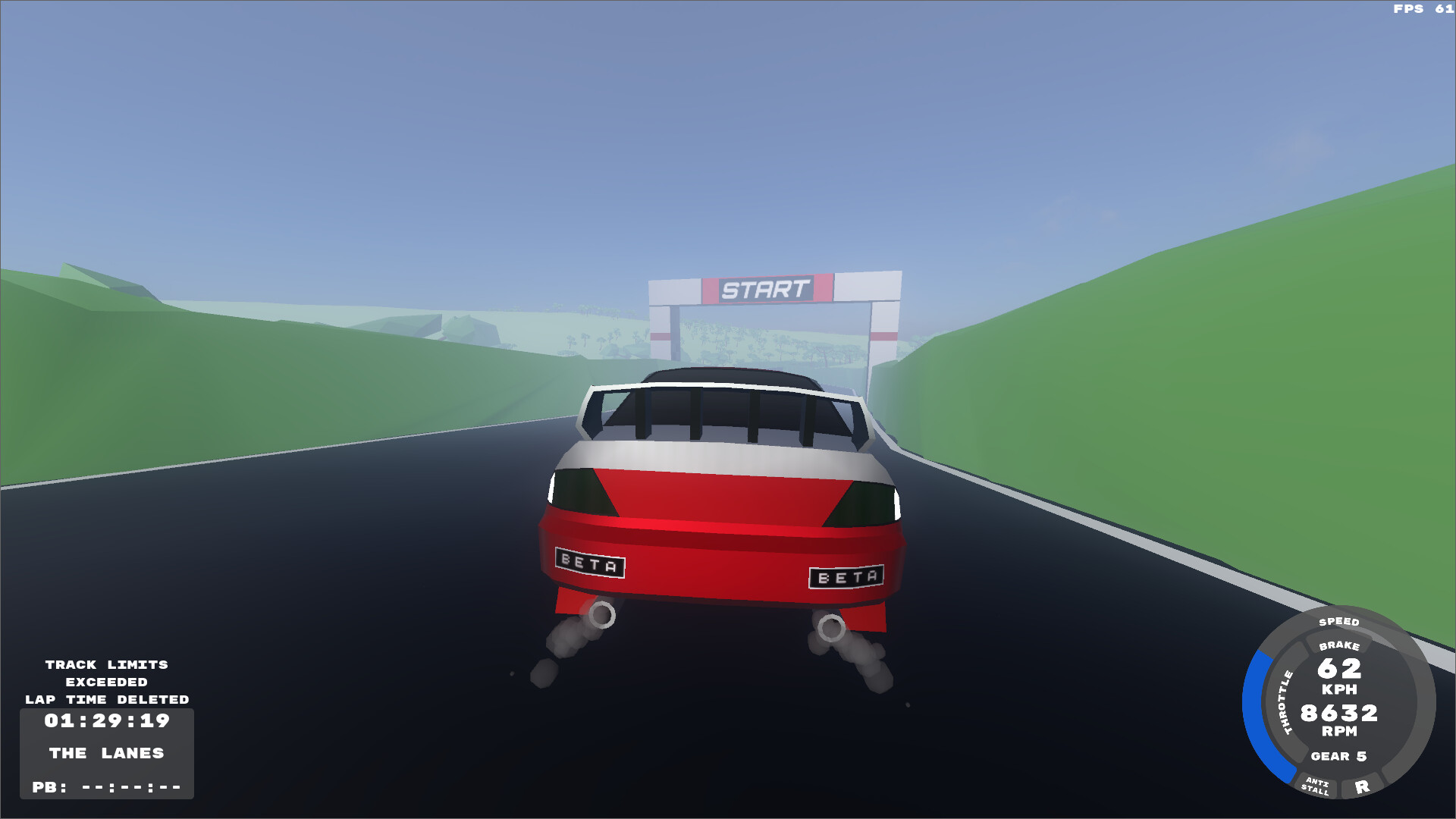Select the 8632 RPM readout

coord(1339,723)
